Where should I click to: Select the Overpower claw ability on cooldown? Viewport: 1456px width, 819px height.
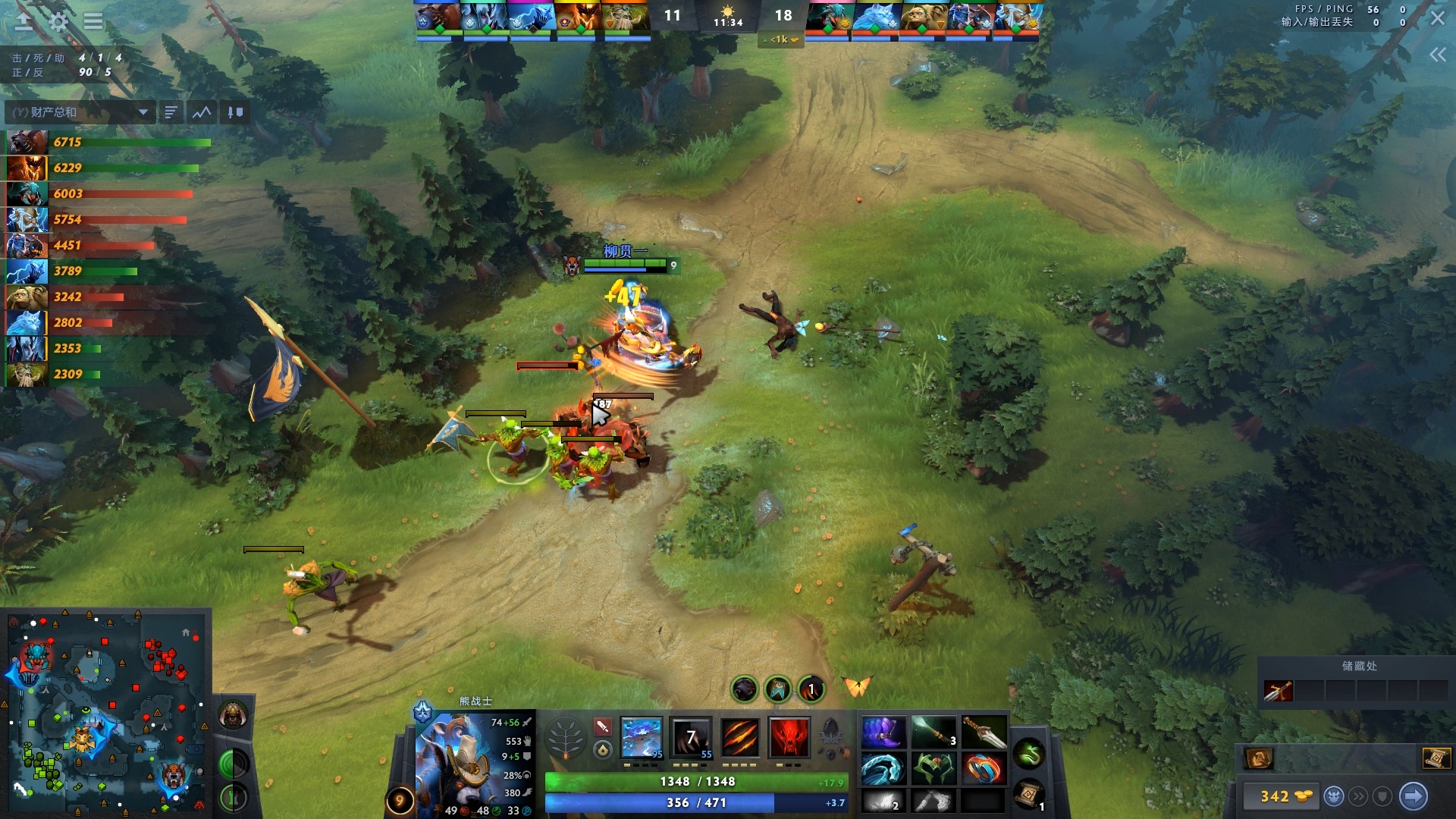tap(692, 737)
